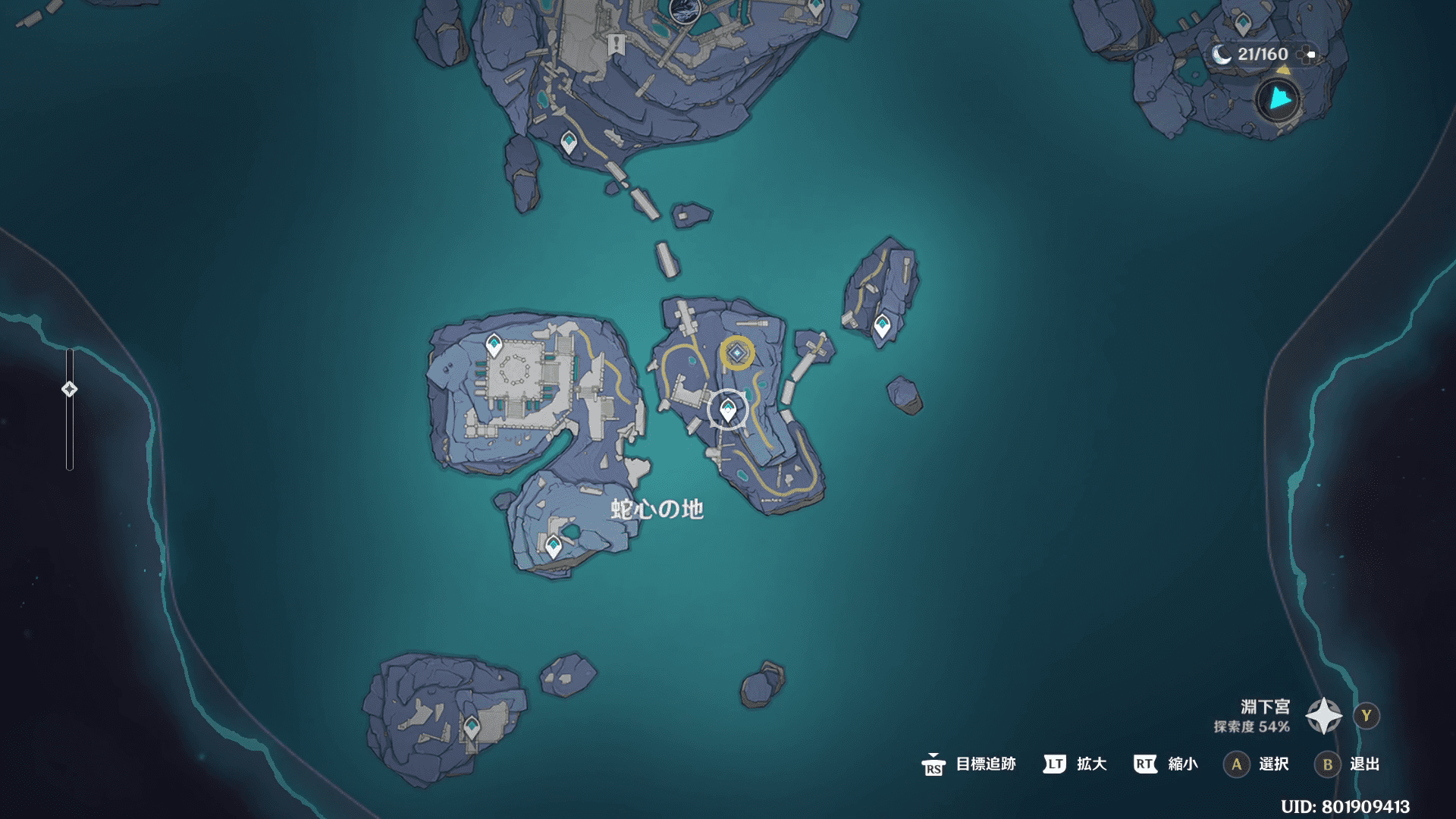Choose the waypoint beside the square ruined courtyard
1456x819 pixels.
494,345
